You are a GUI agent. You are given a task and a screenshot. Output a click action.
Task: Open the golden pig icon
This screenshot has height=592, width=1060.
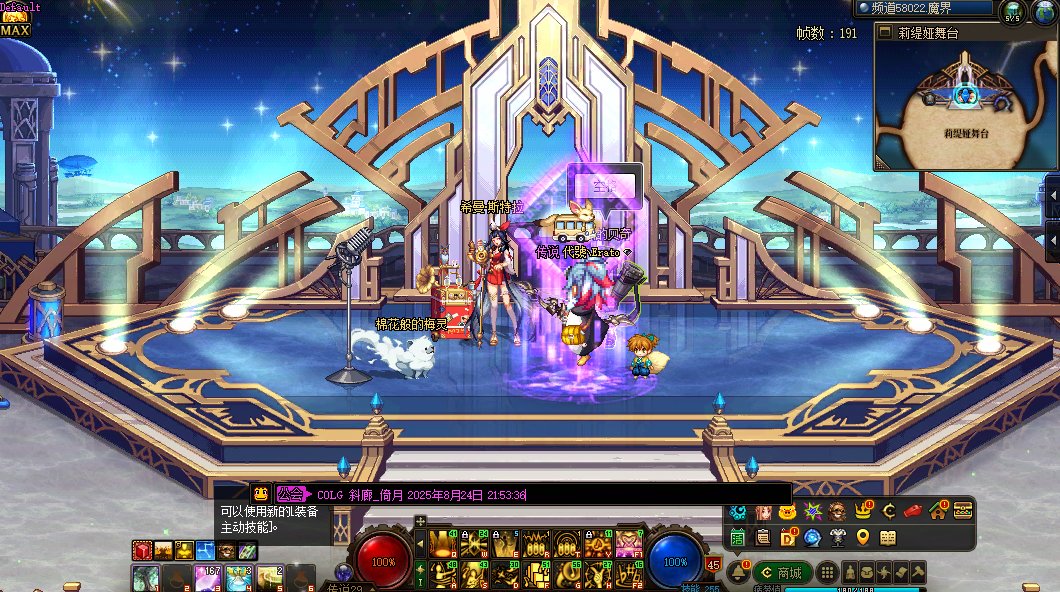787,512
